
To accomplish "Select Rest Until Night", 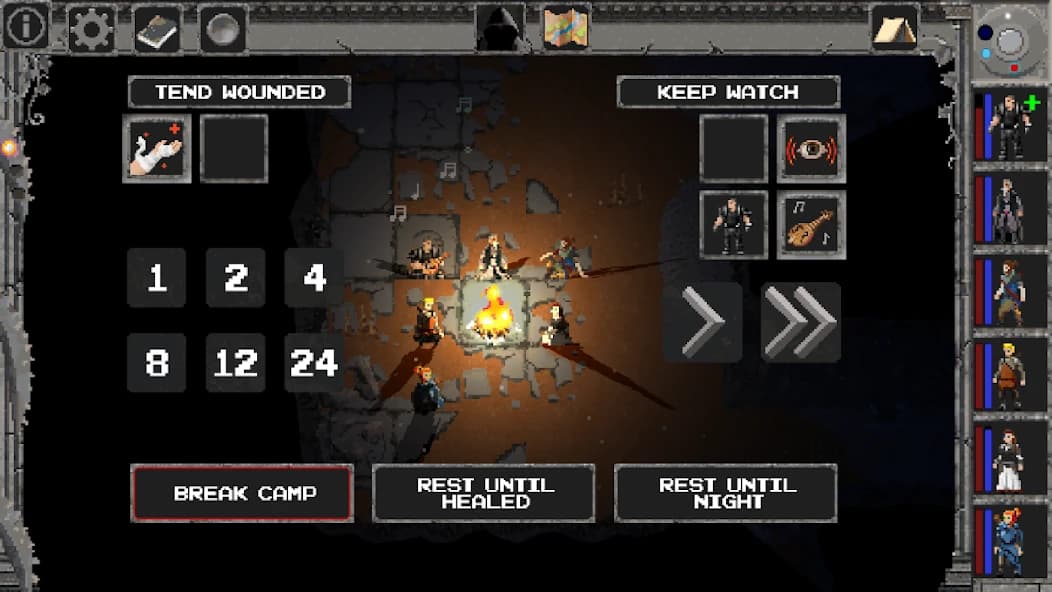I will click(x=726, y=493).
